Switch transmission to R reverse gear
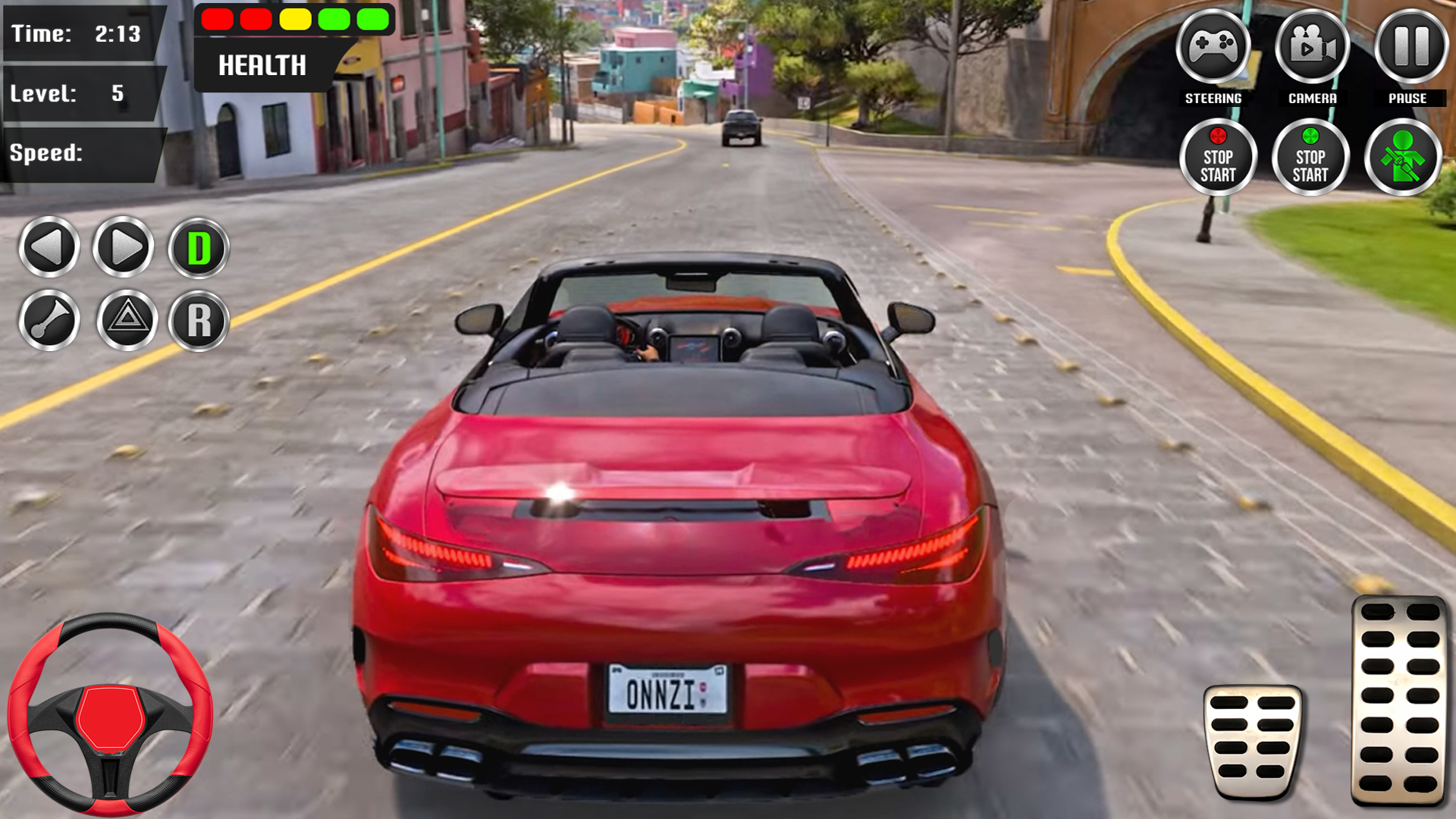The image size is (1456, 819). (197, 321)
